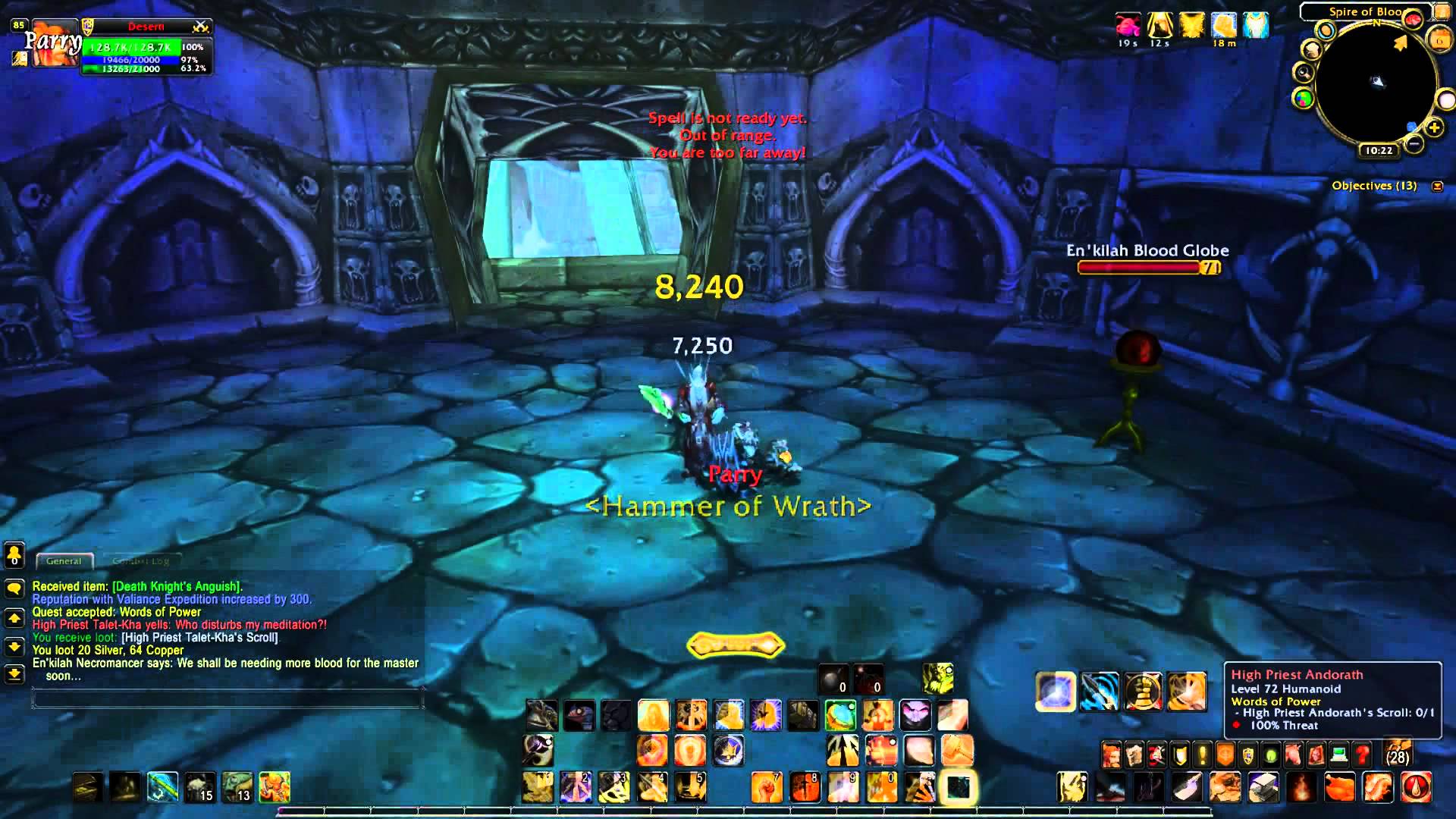Image resolution: width=1456 pixels, height=819 pixels.
Task: Use the fist ability in slot 7
Action: (x=766, y=787)
